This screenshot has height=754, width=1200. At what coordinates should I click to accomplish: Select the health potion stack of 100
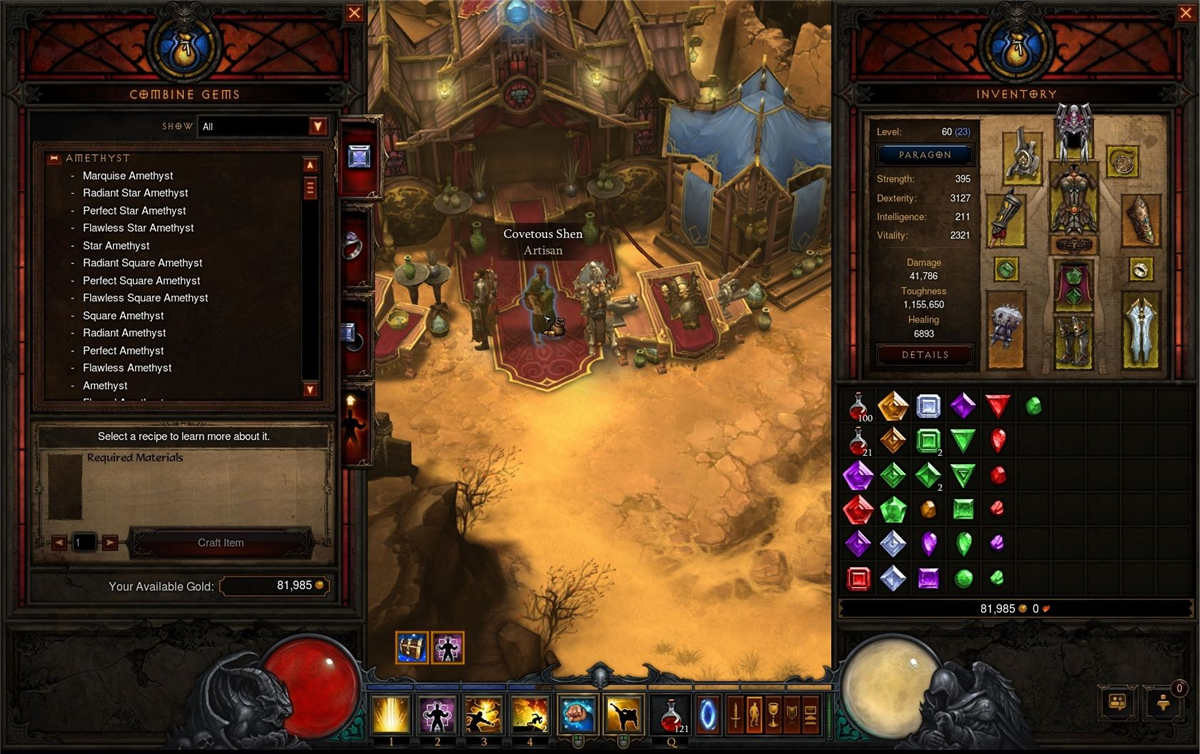858,406
